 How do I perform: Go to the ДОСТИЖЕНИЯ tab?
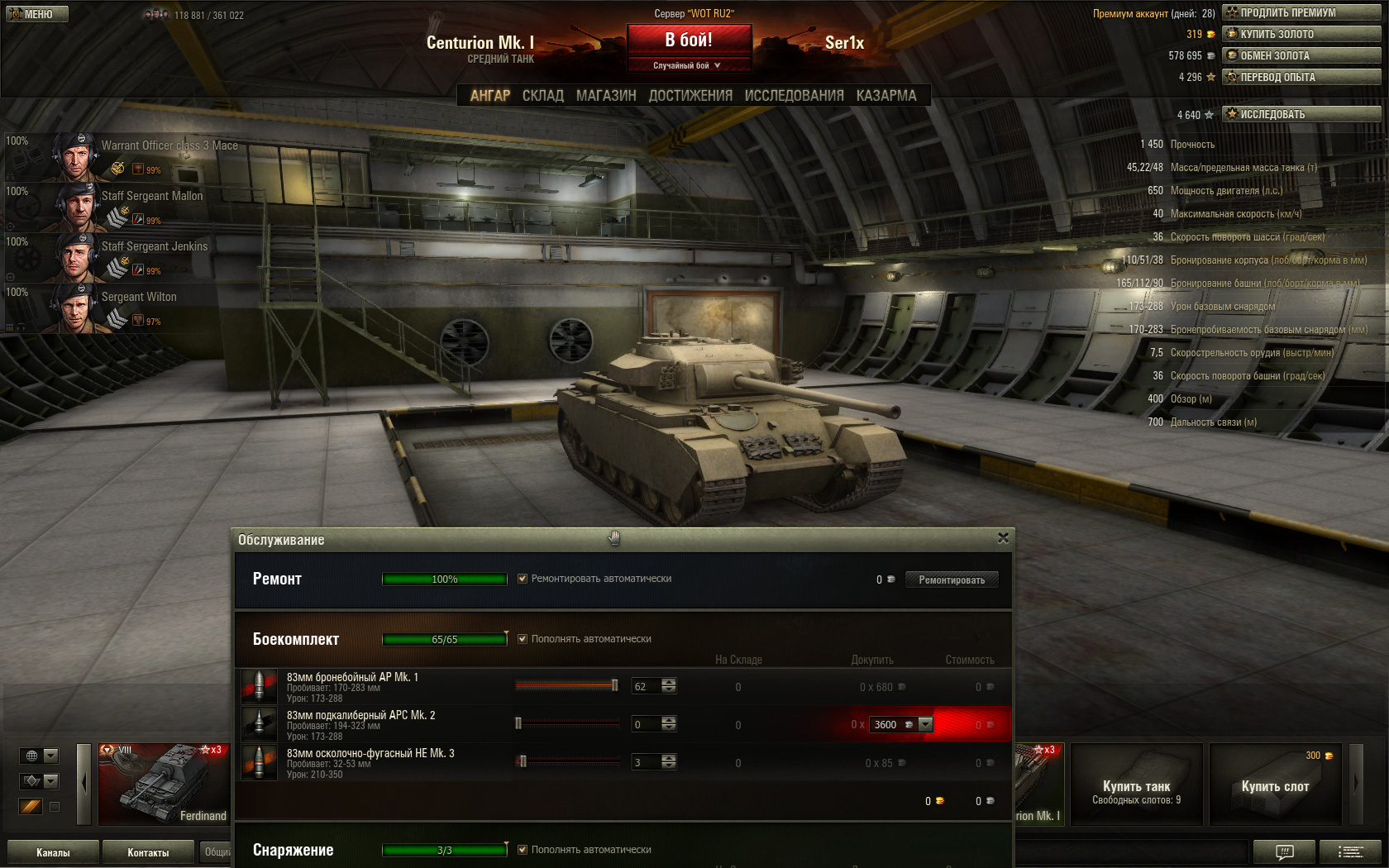pos(690,96)
